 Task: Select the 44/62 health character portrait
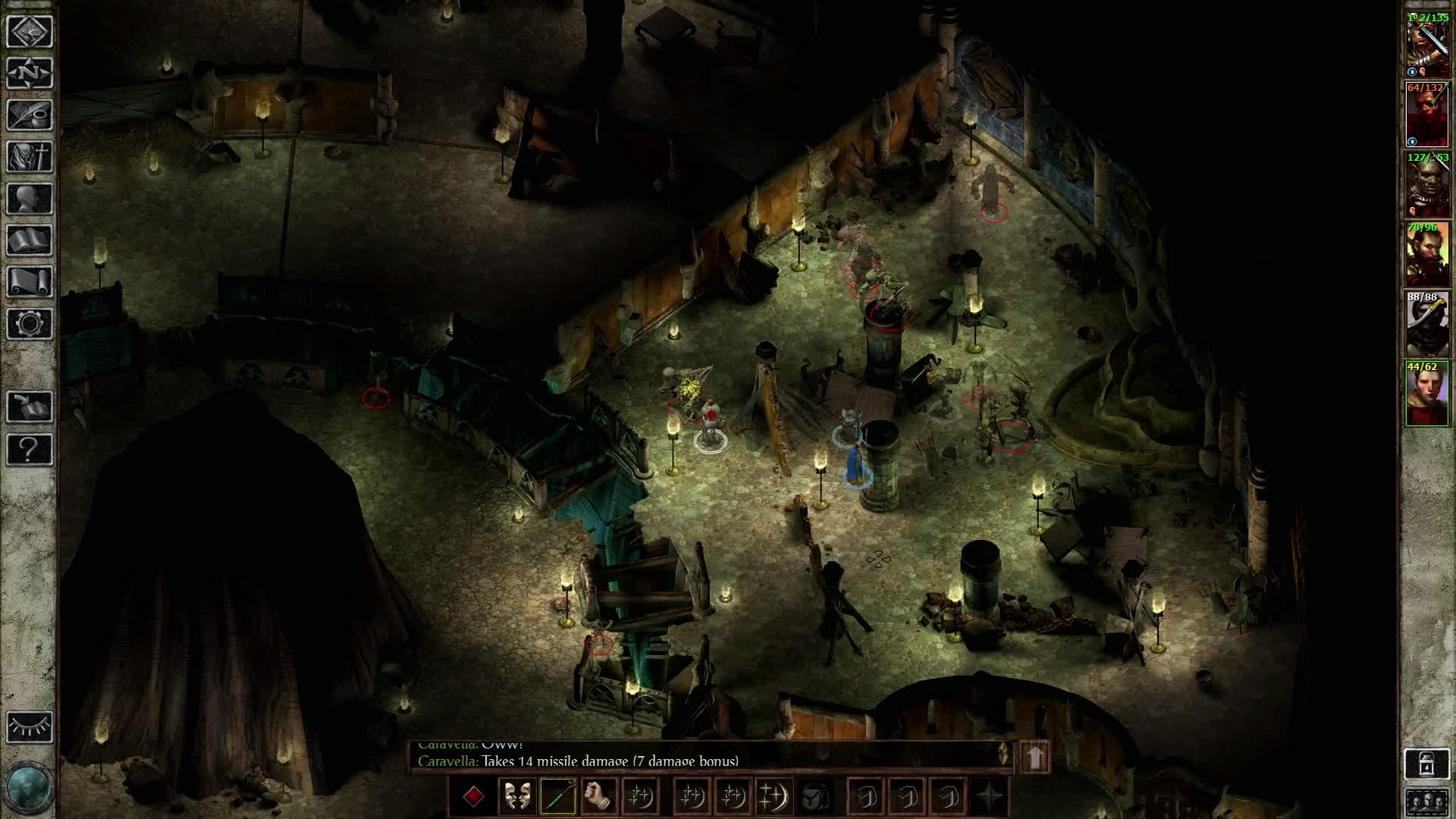pyautogui.click(x=1426, y=395)
